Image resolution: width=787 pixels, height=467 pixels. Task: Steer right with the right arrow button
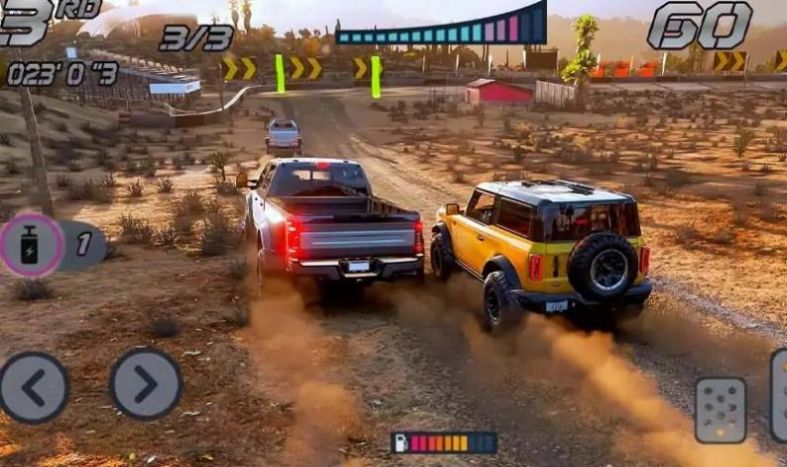[x=146, y=383]
